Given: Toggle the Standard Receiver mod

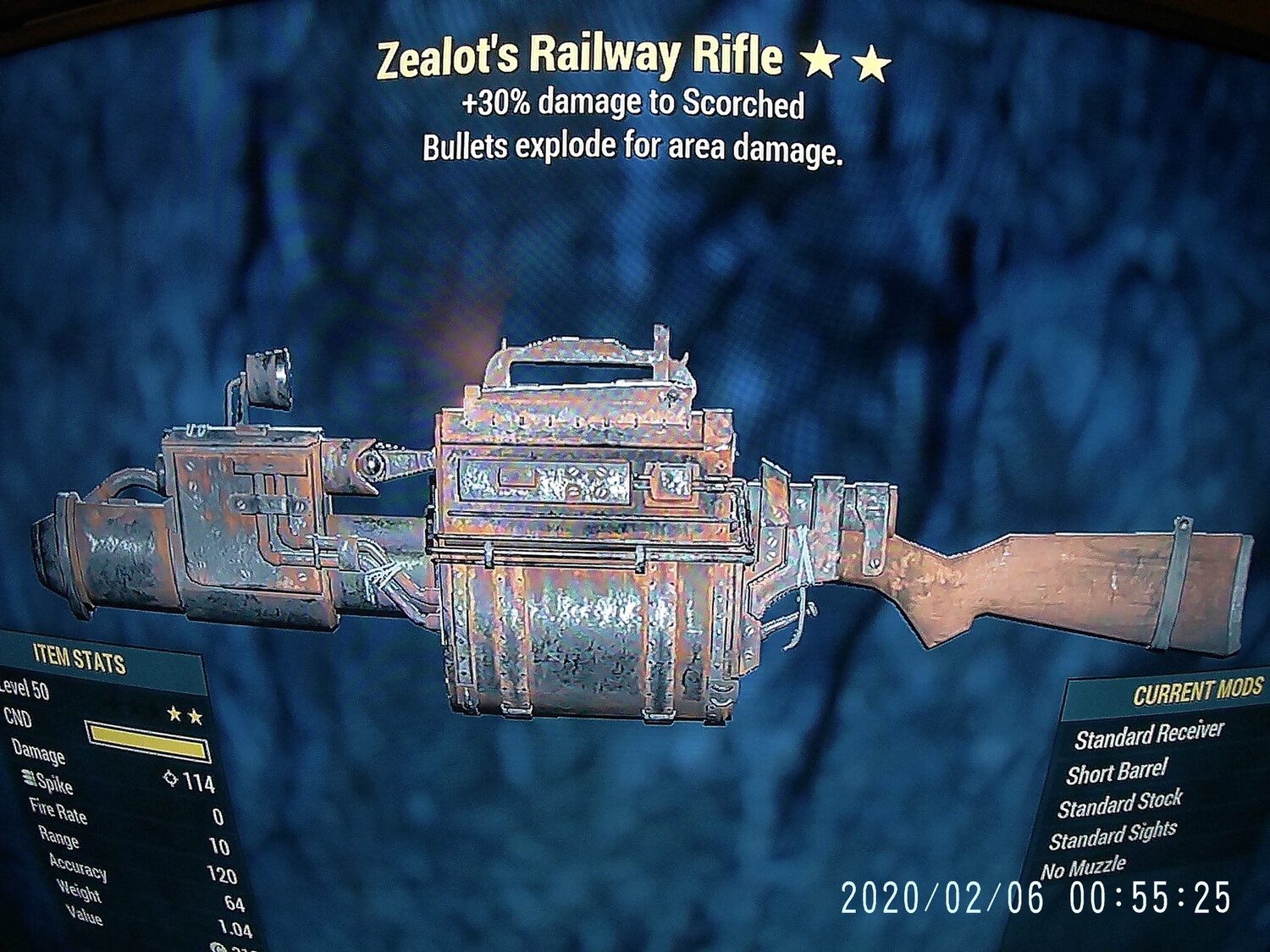Looking at the screenshot, I should tap(1147, 738).
